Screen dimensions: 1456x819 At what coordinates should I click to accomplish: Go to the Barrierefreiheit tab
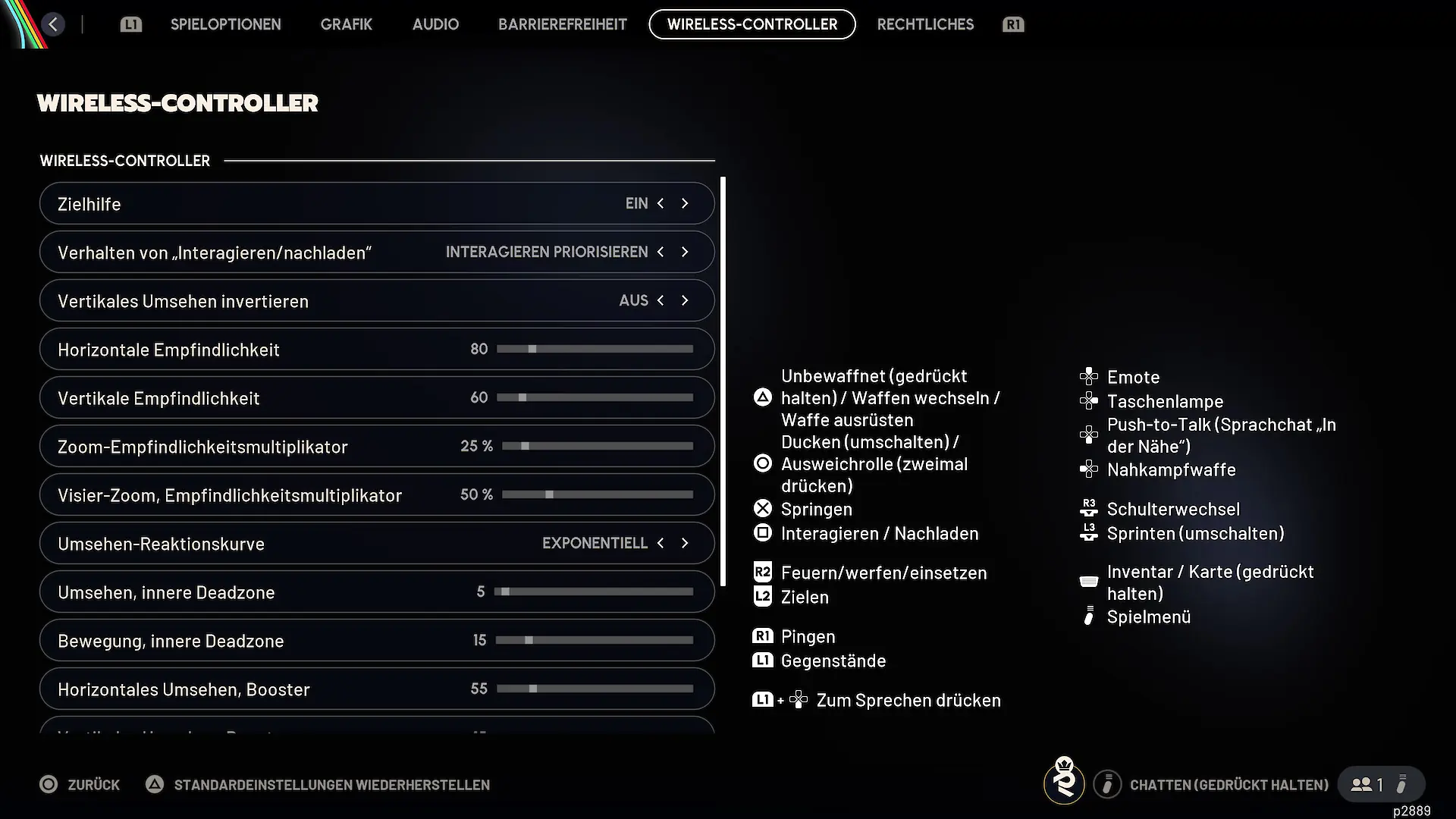(562, 24)
